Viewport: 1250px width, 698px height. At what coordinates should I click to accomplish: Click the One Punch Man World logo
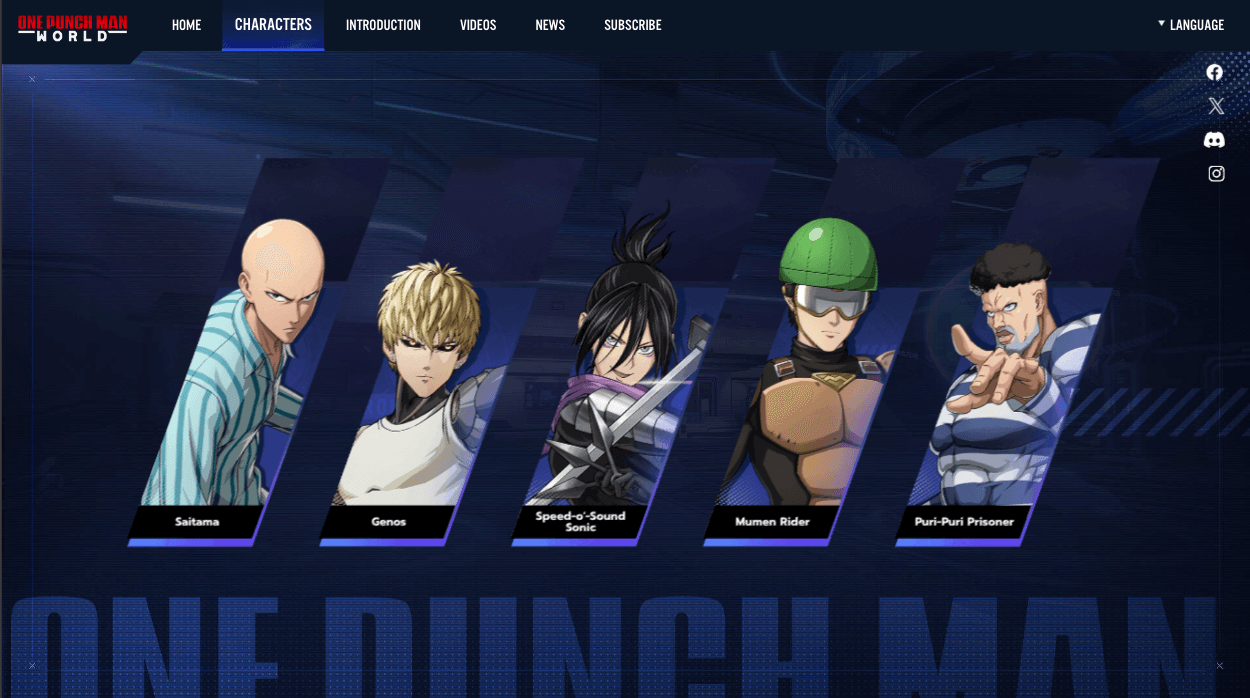point(72,26)
